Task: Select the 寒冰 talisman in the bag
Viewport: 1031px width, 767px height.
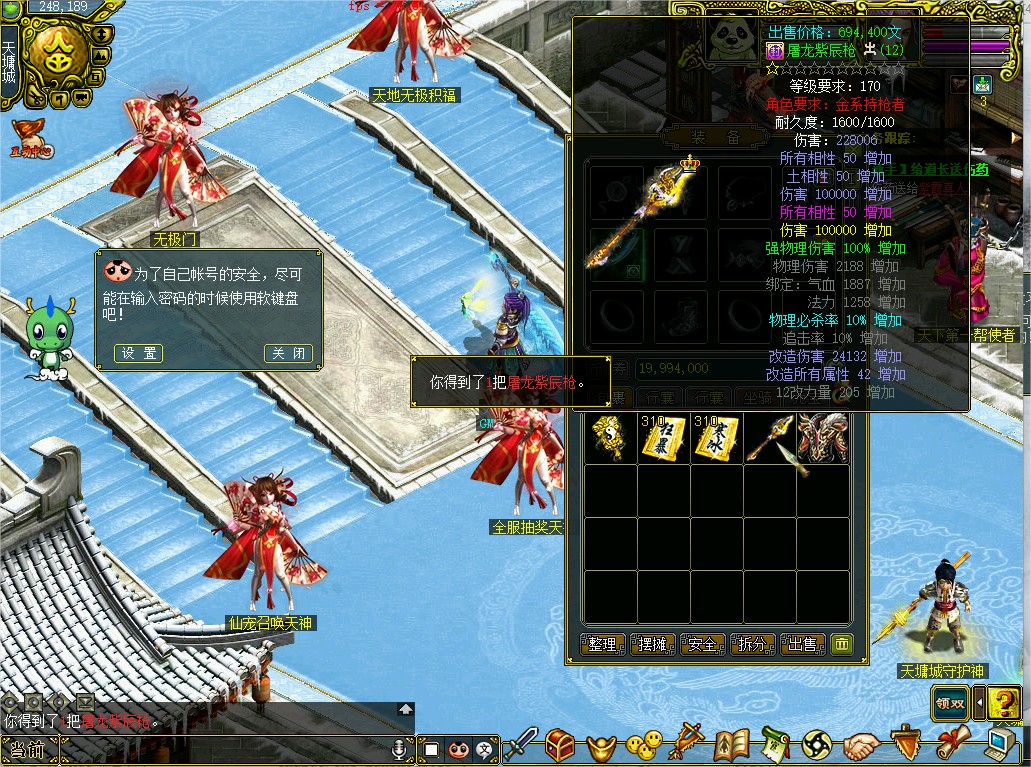Action: pos(718,438)
